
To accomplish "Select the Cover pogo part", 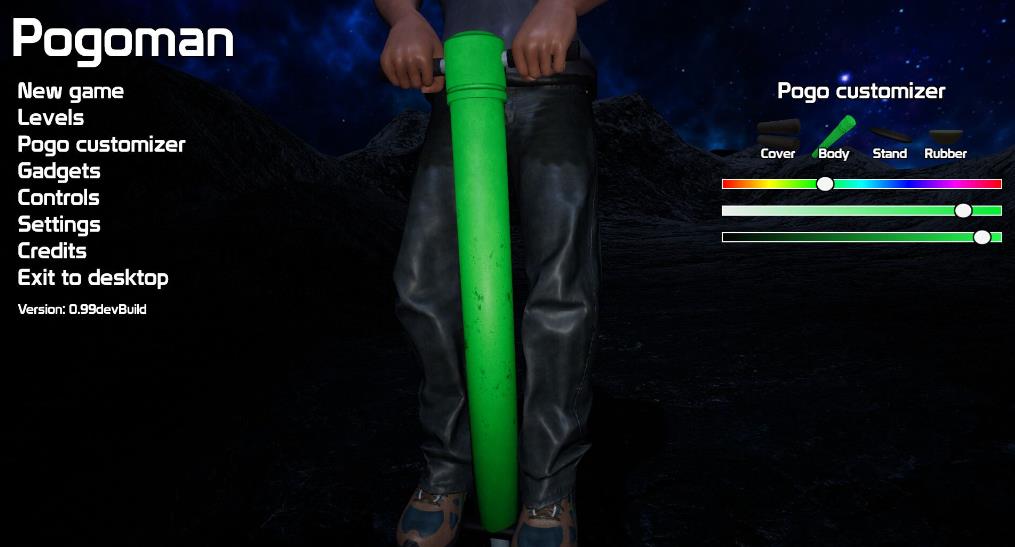I will (x=778, y=138).
